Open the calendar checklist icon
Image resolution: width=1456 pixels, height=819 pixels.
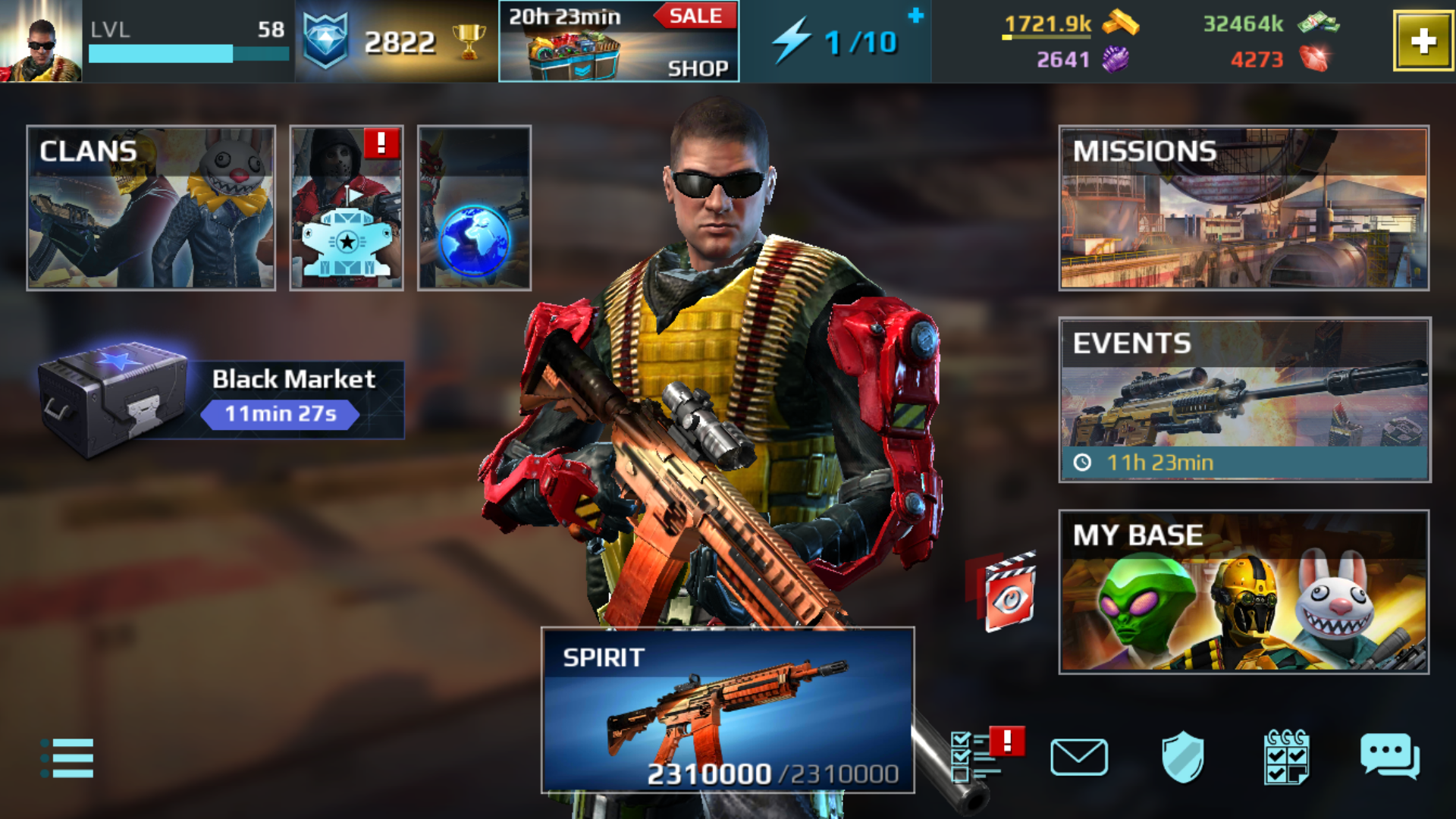[1286, 757]
